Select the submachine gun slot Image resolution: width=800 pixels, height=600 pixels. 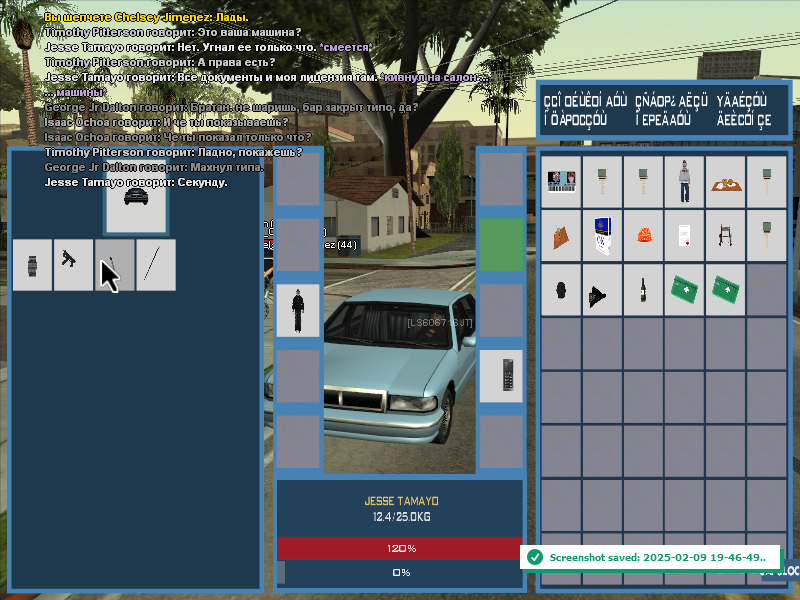tap(73, 265)
